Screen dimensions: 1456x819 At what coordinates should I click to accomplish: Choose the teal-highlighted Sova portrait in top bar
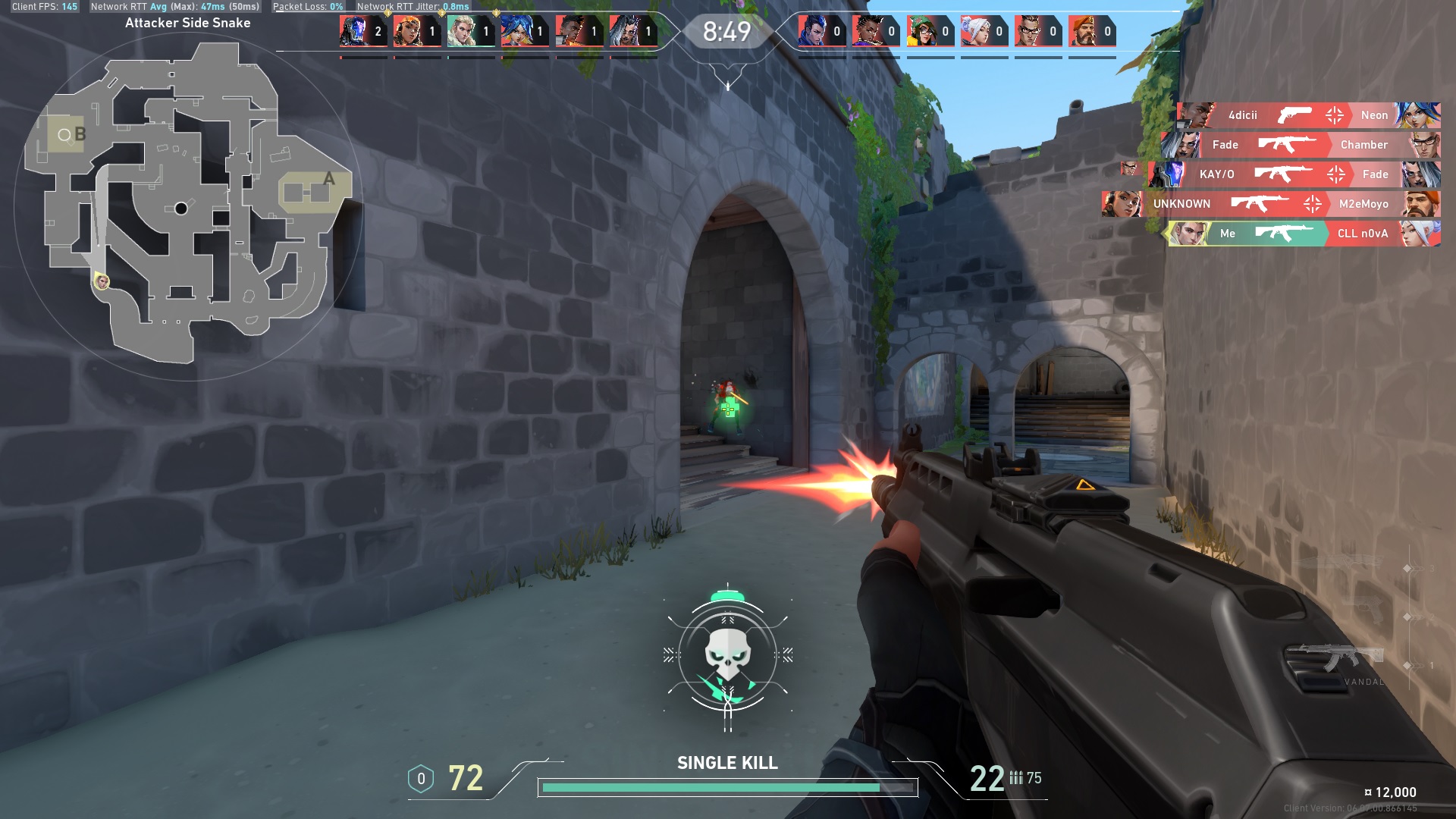461,32
